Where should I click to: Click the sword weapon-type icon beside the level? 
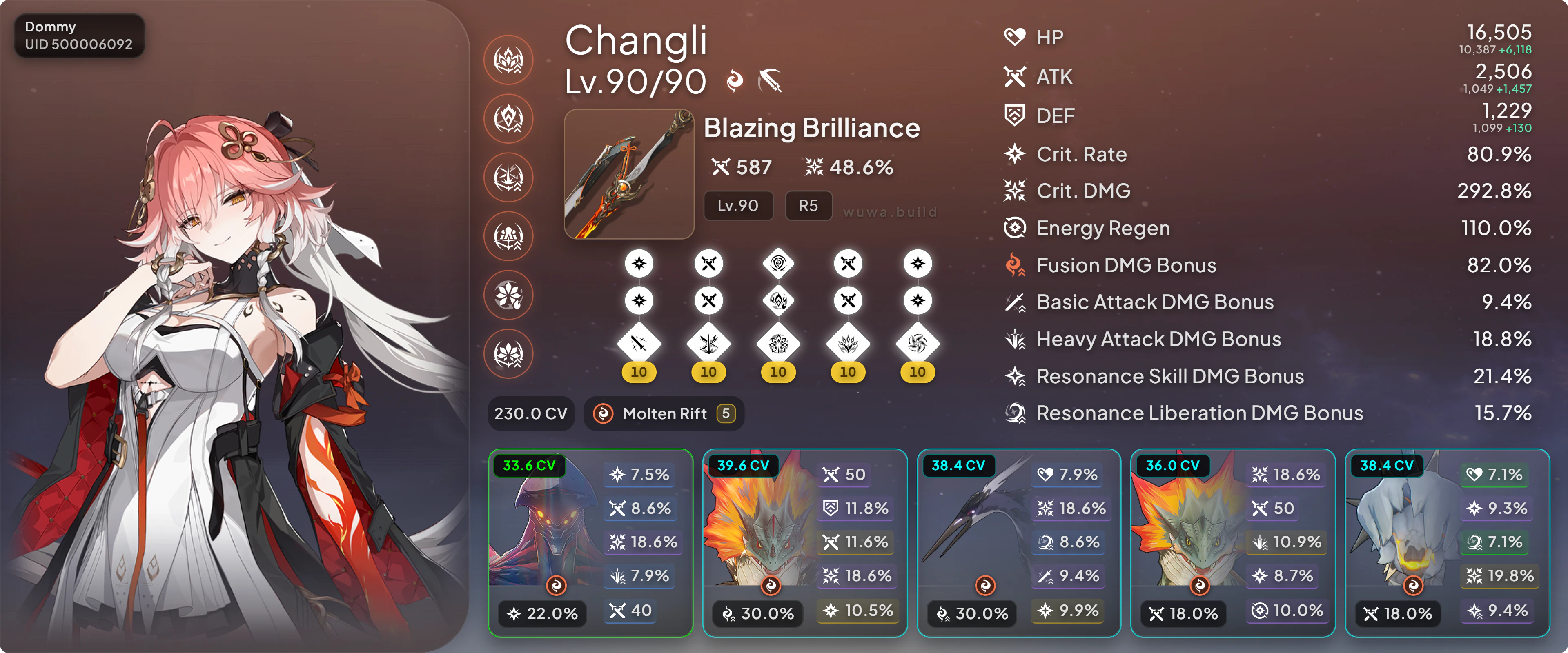point(770,81)
